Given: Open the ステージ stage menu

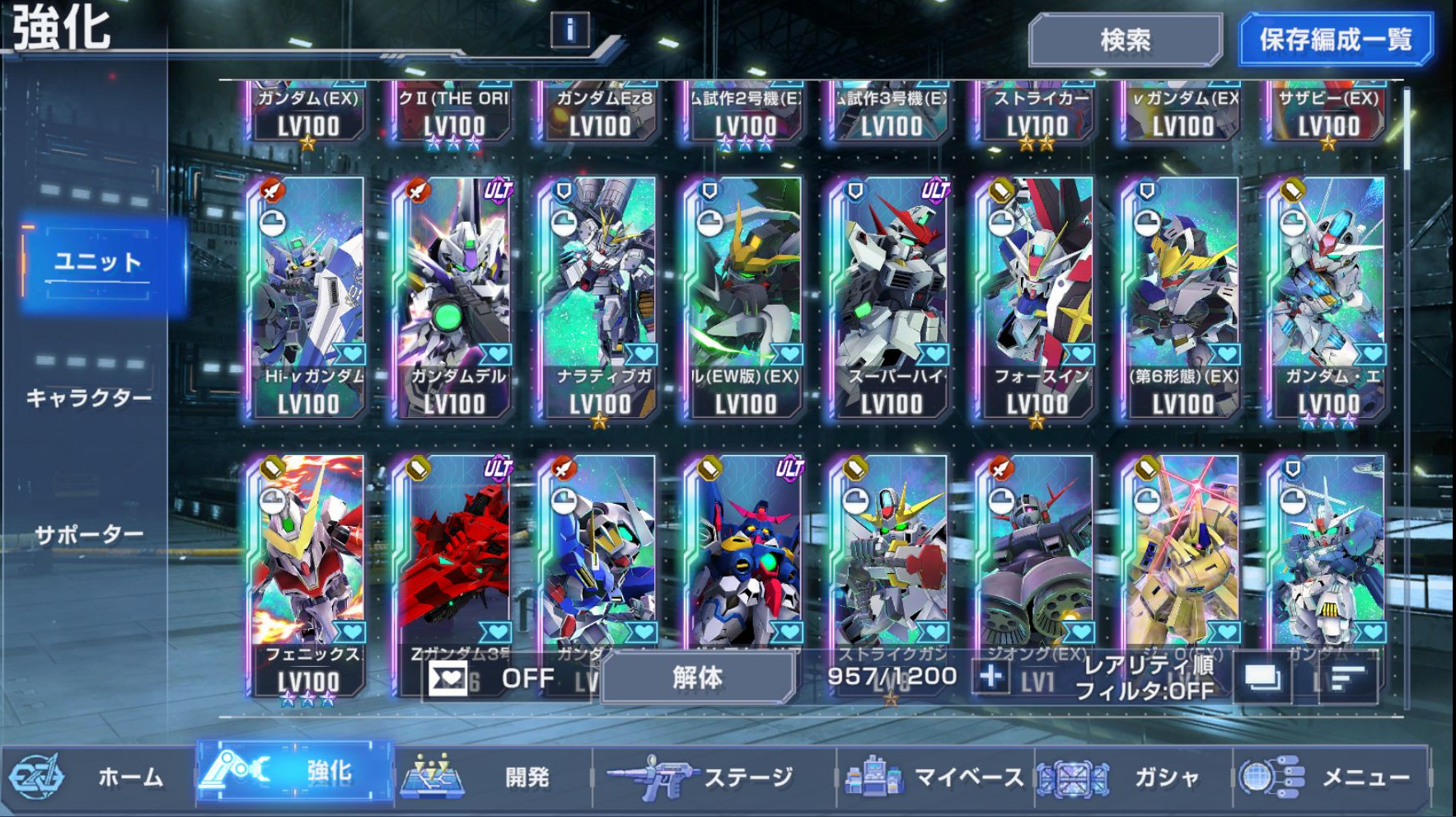Looking at the screenshot, I should click(x=714, y=777).
